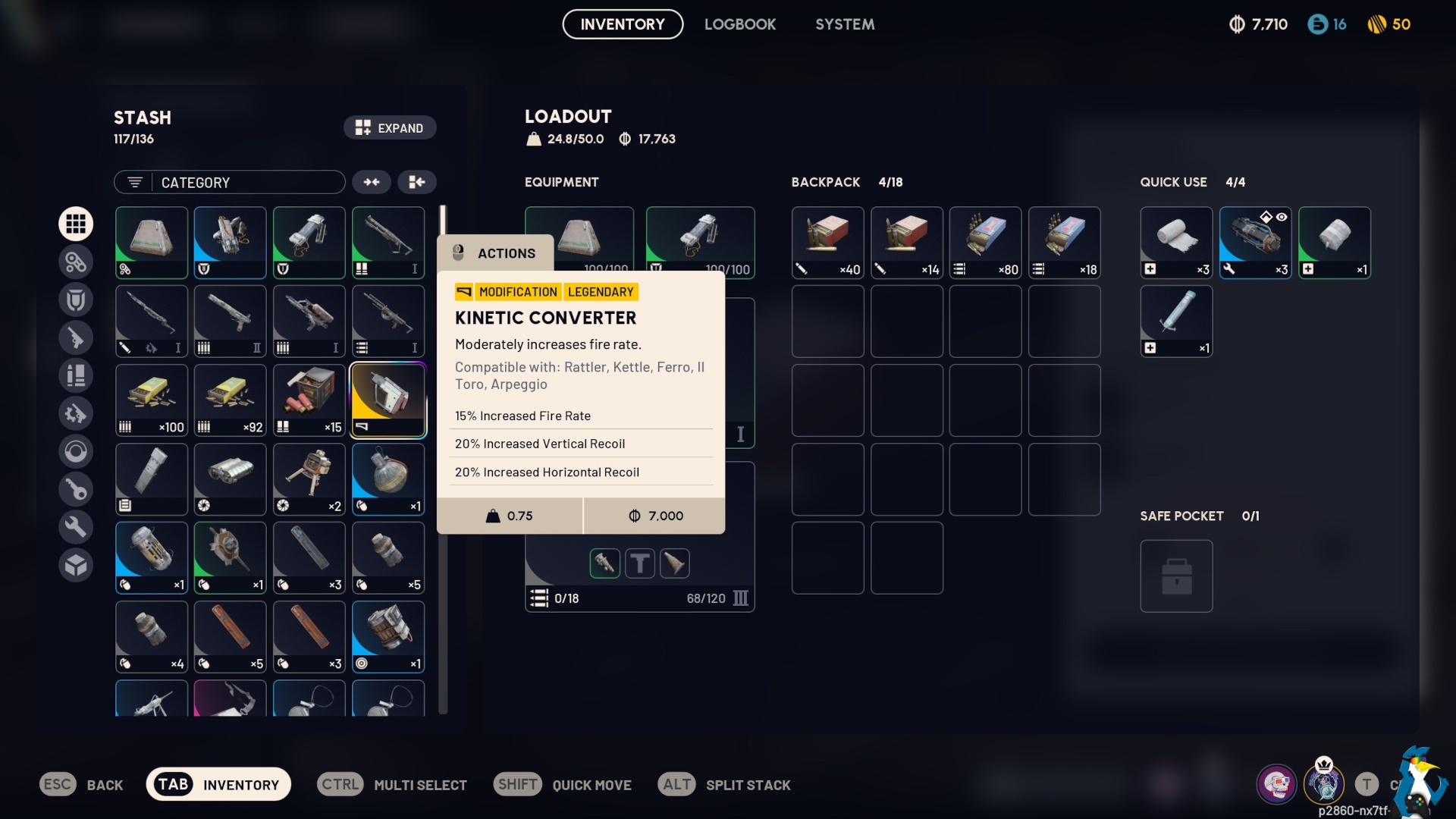This screenshot has width=1456, height=819.
Task: Open the System tab
Action: click(x=845, y=24)
